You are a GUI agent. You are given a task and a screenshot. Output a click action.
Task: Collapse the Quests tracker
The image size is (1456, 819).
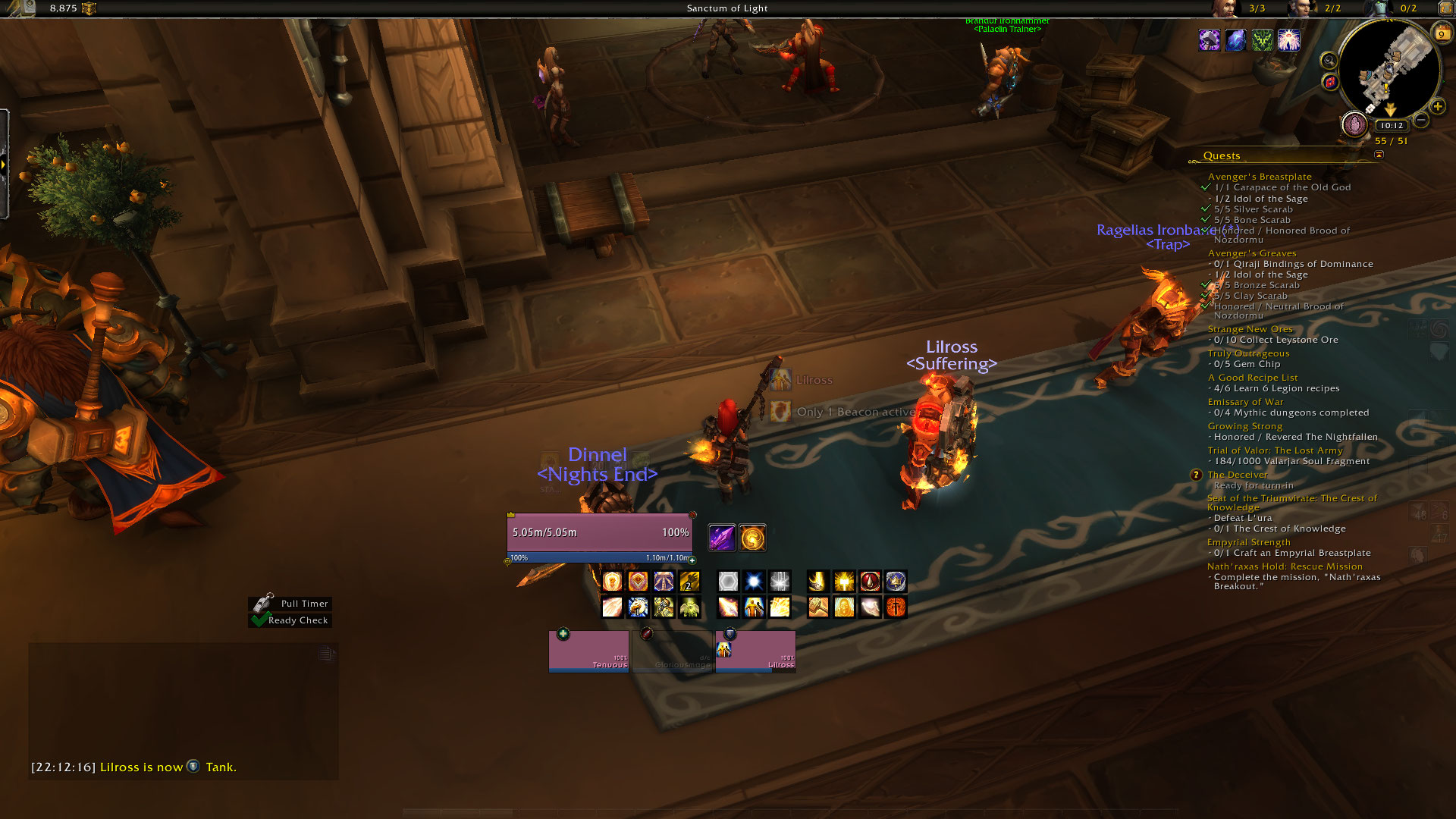click(1379, 155)
